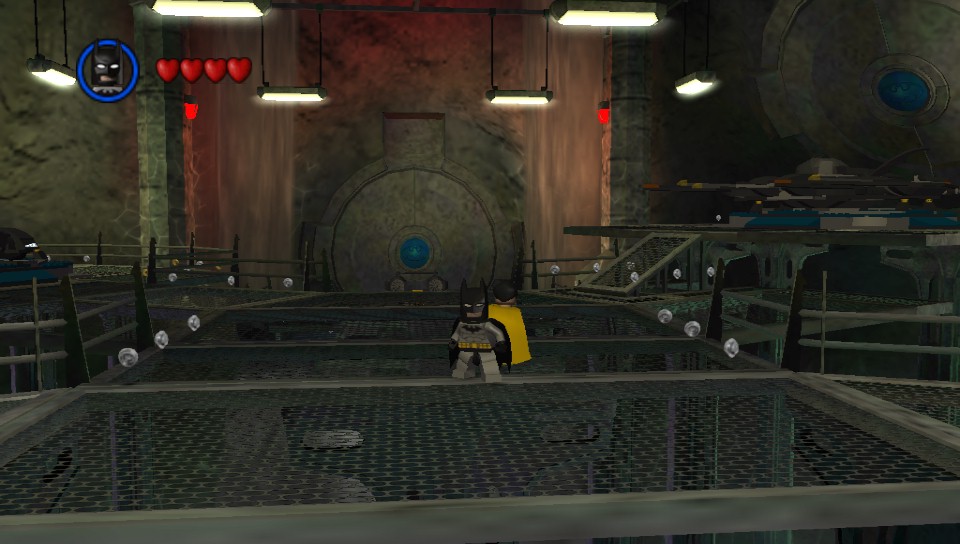Click the Batman character portrait icon
The image size is (960, 544).
(107, 70)
